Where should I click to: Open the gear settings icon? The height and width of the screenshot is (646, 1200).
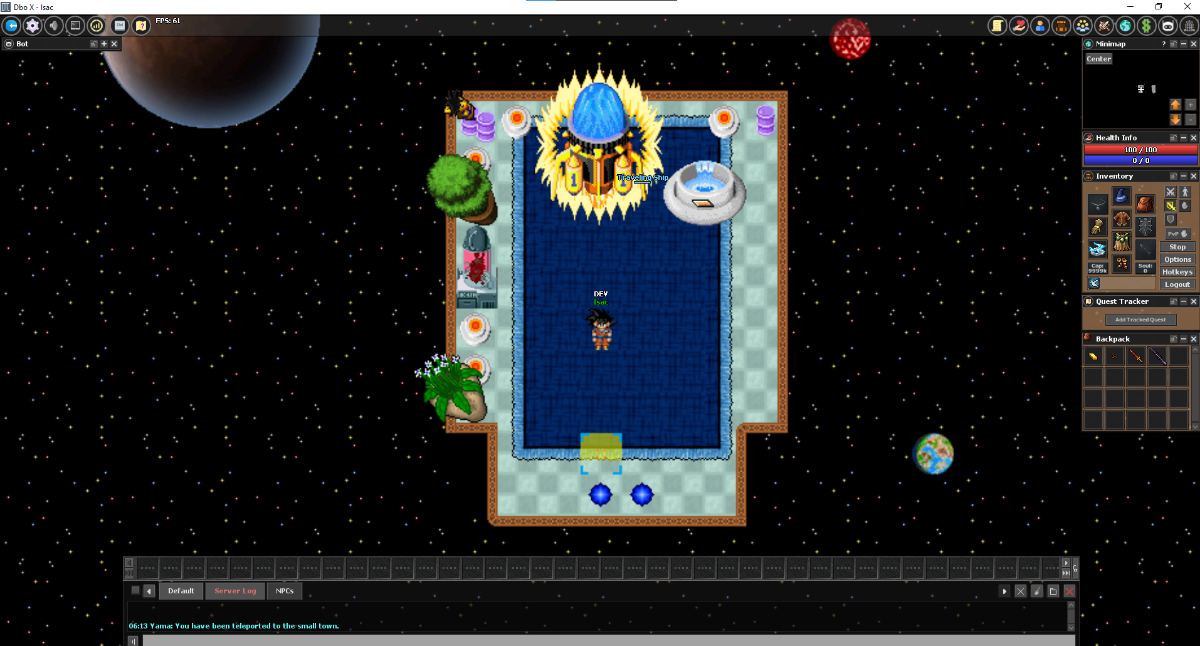tap(32, 25)
